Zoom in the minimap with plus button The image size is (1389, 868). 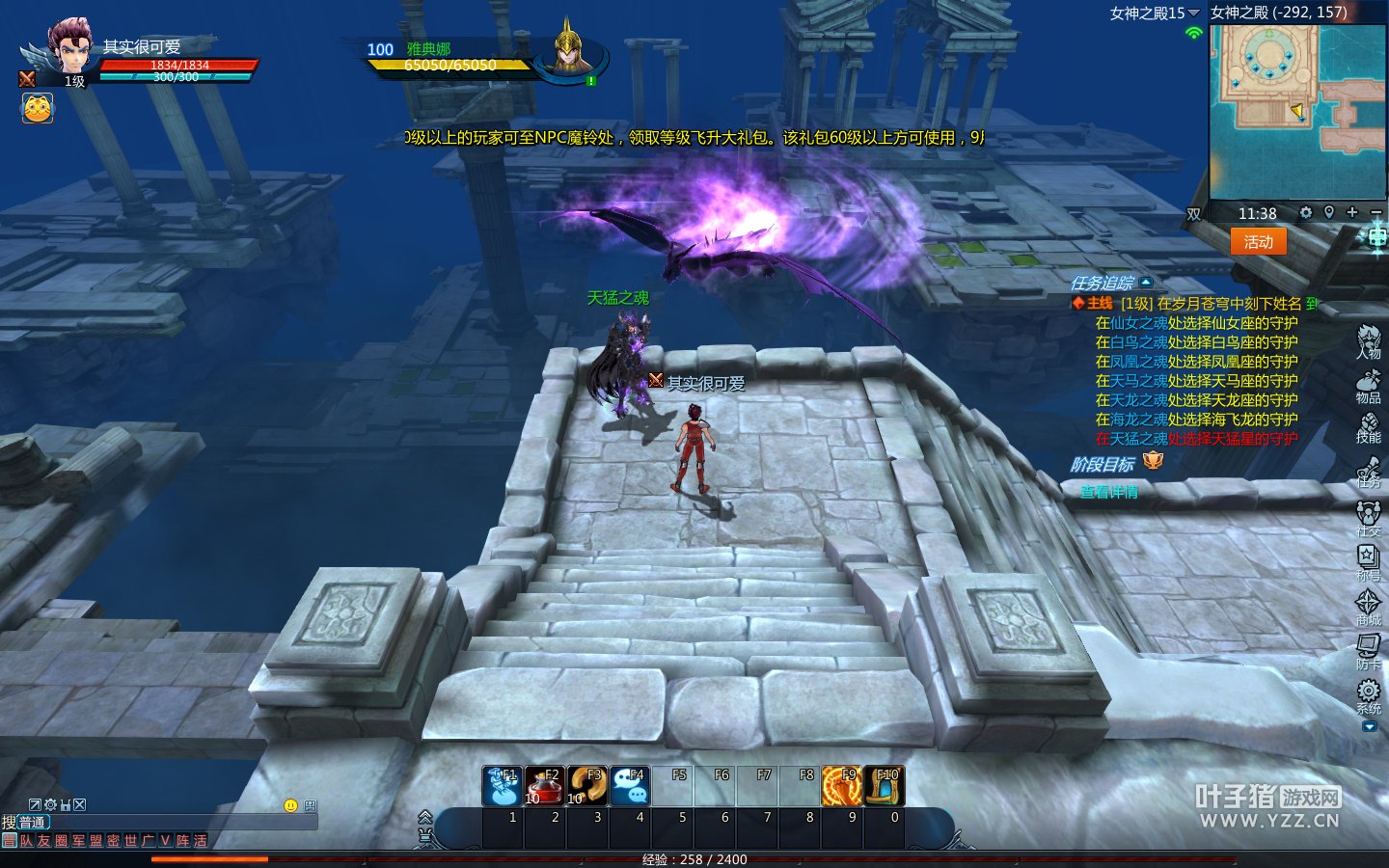pos(1352,212)
